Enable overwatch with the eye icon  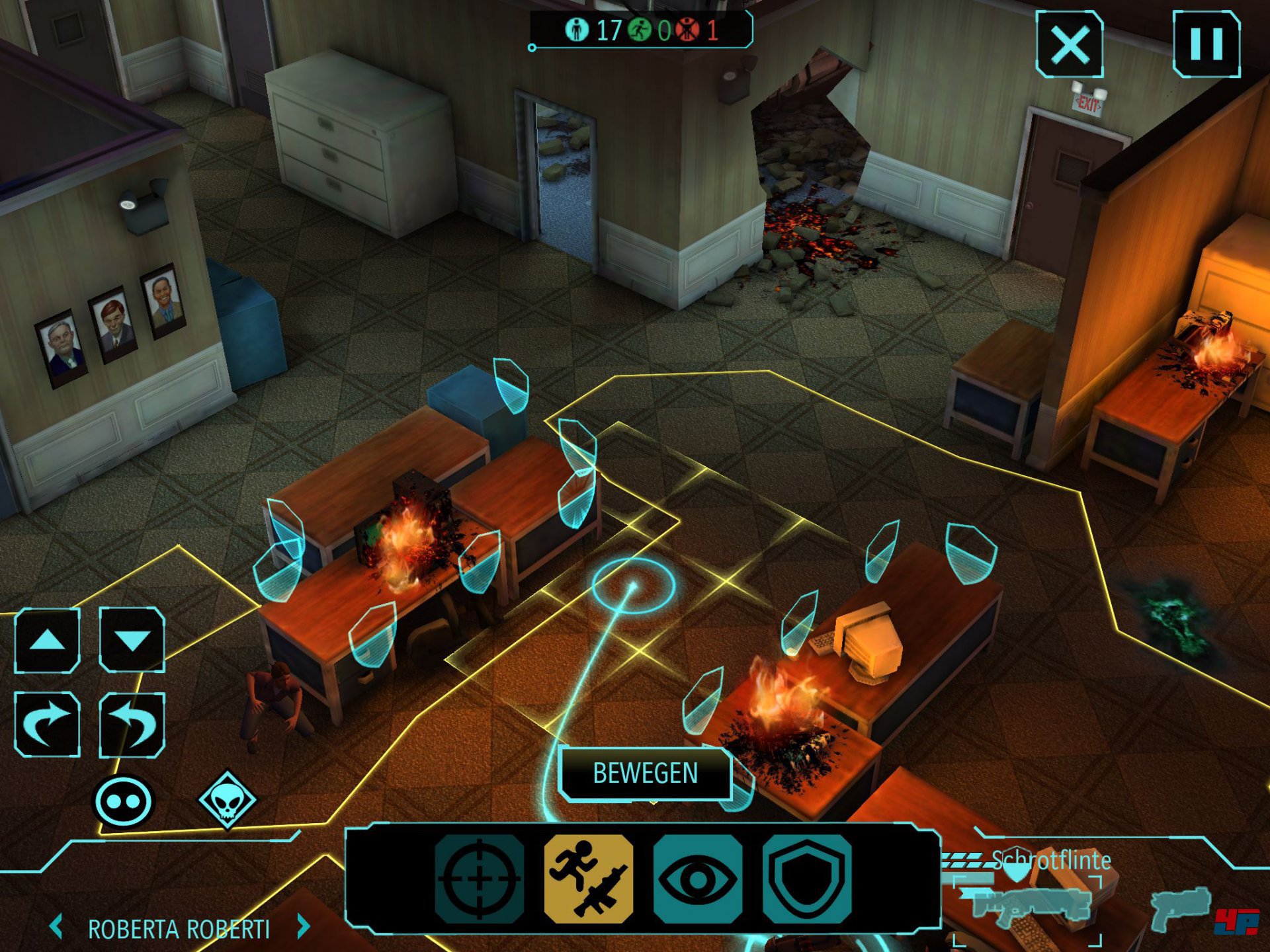tap(697, 879)
